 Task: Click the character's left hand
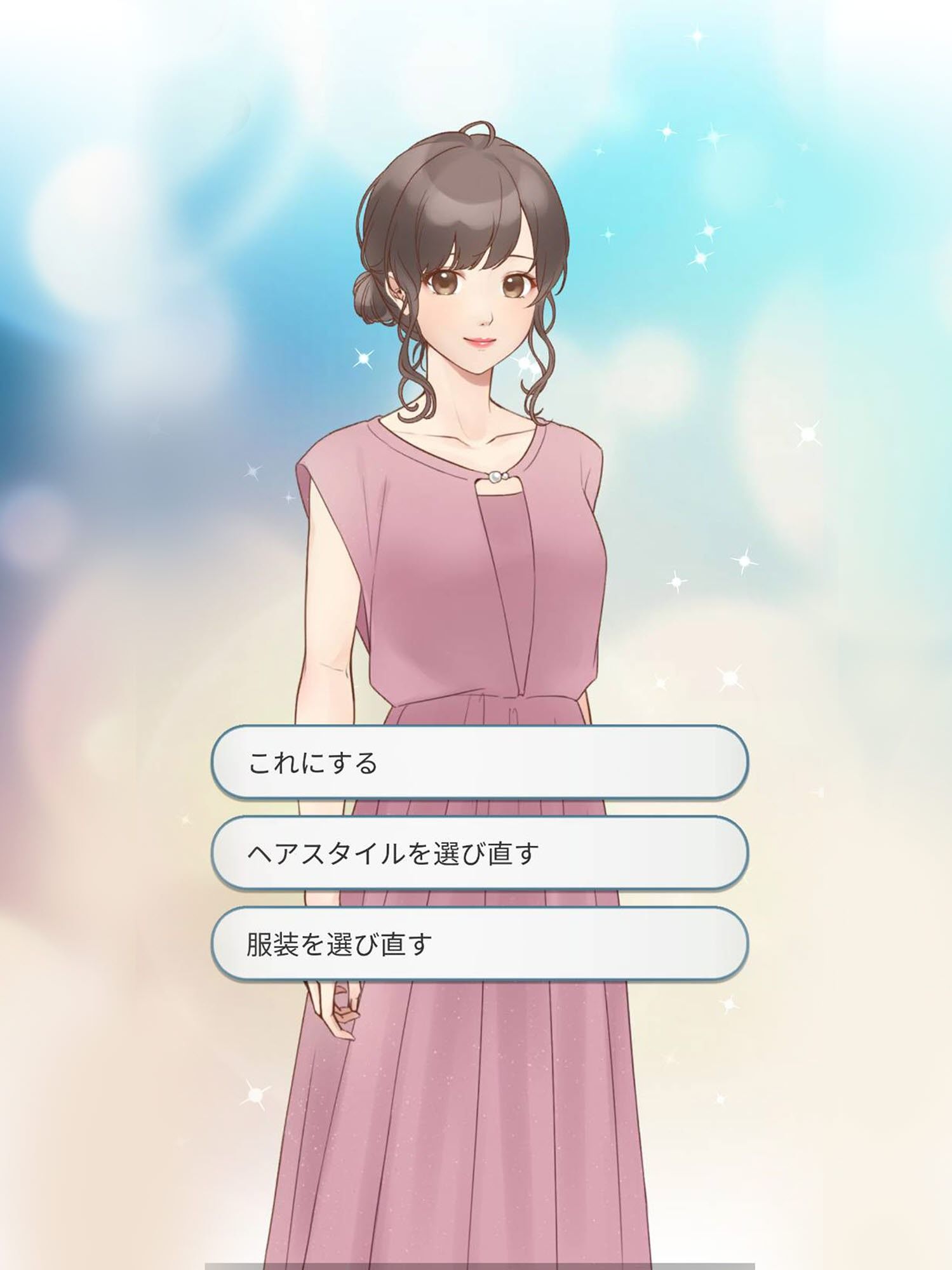point(340,1010)
